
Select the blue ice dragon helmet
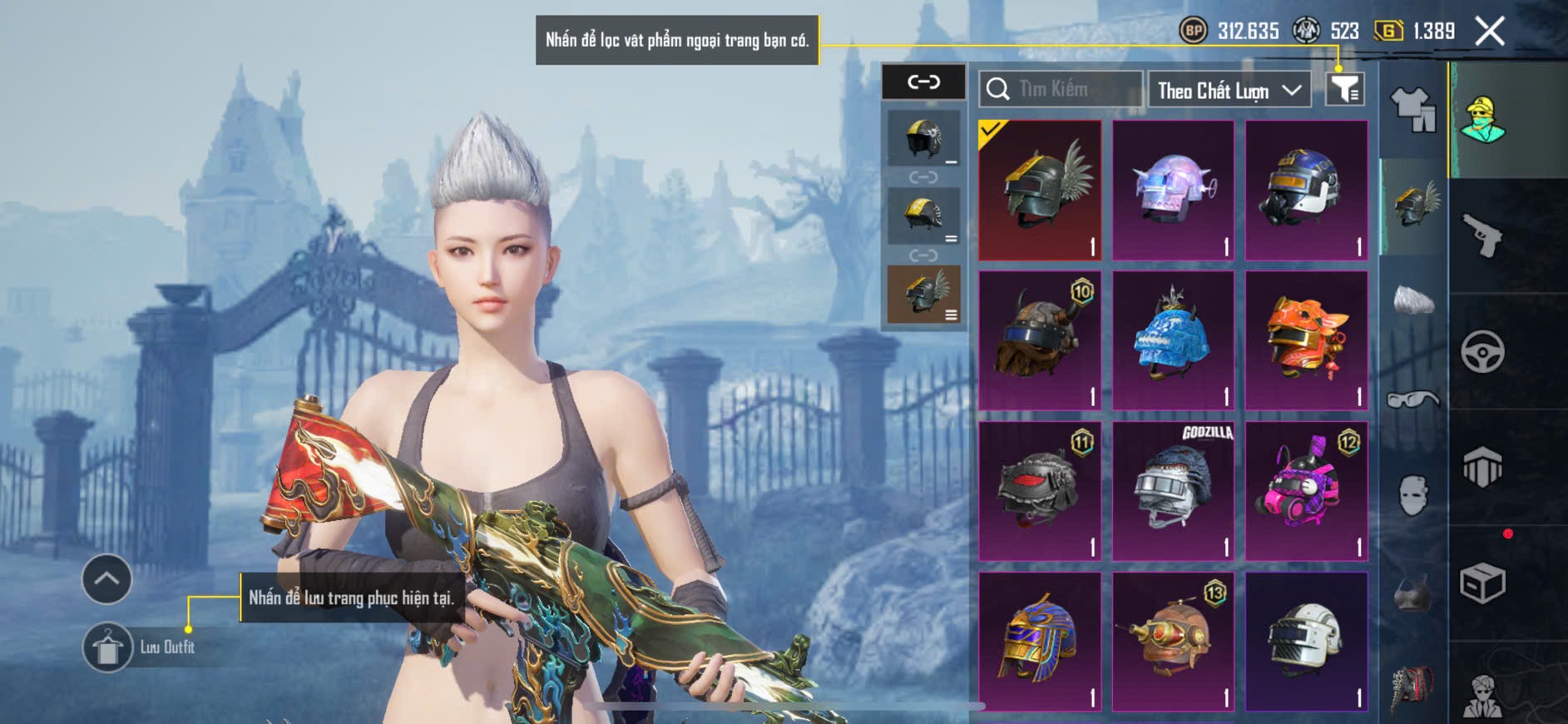(x=1173, y=340)
